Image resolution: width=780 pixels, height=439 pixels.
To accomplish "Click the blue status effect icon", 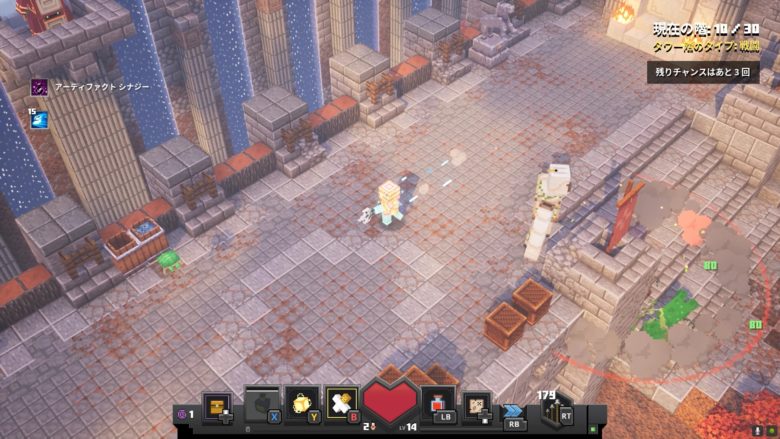I will tap(39, 120).
